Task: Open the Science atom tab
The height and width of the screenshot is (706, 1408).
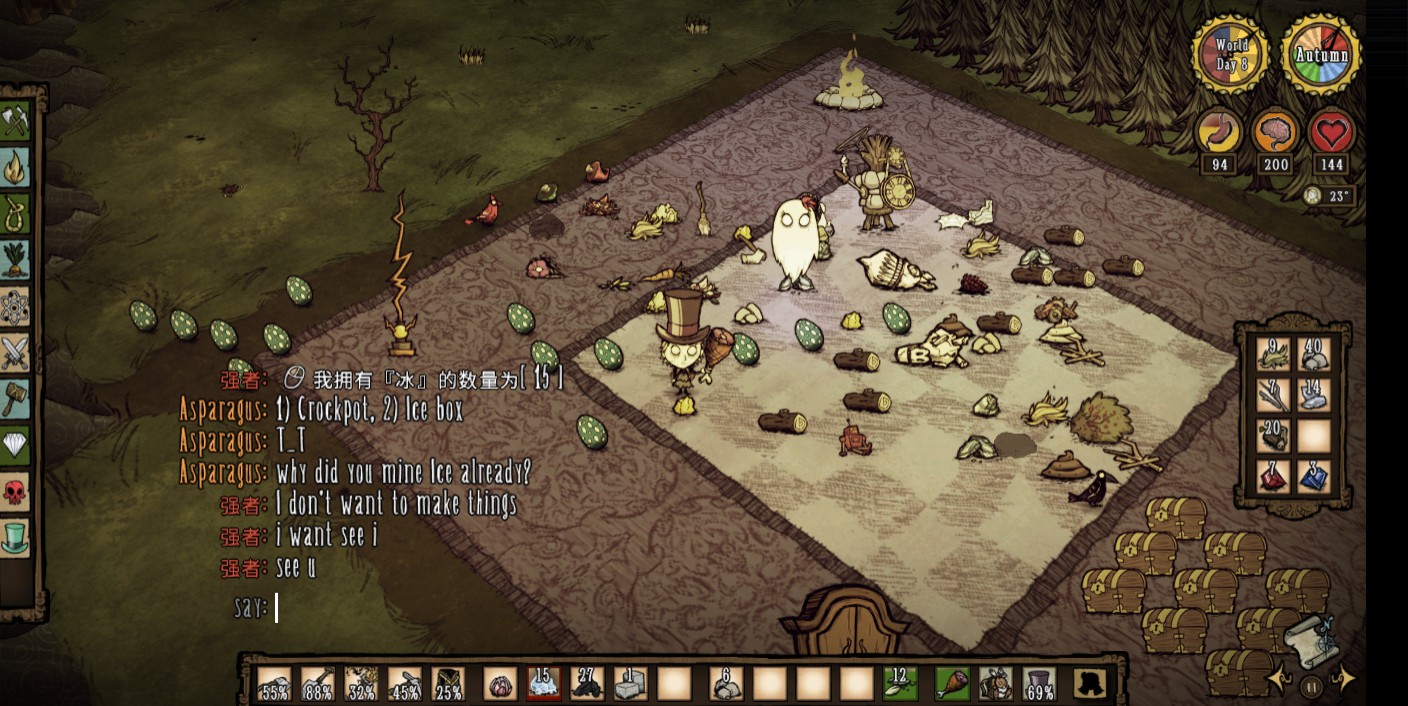Action: 15,307
